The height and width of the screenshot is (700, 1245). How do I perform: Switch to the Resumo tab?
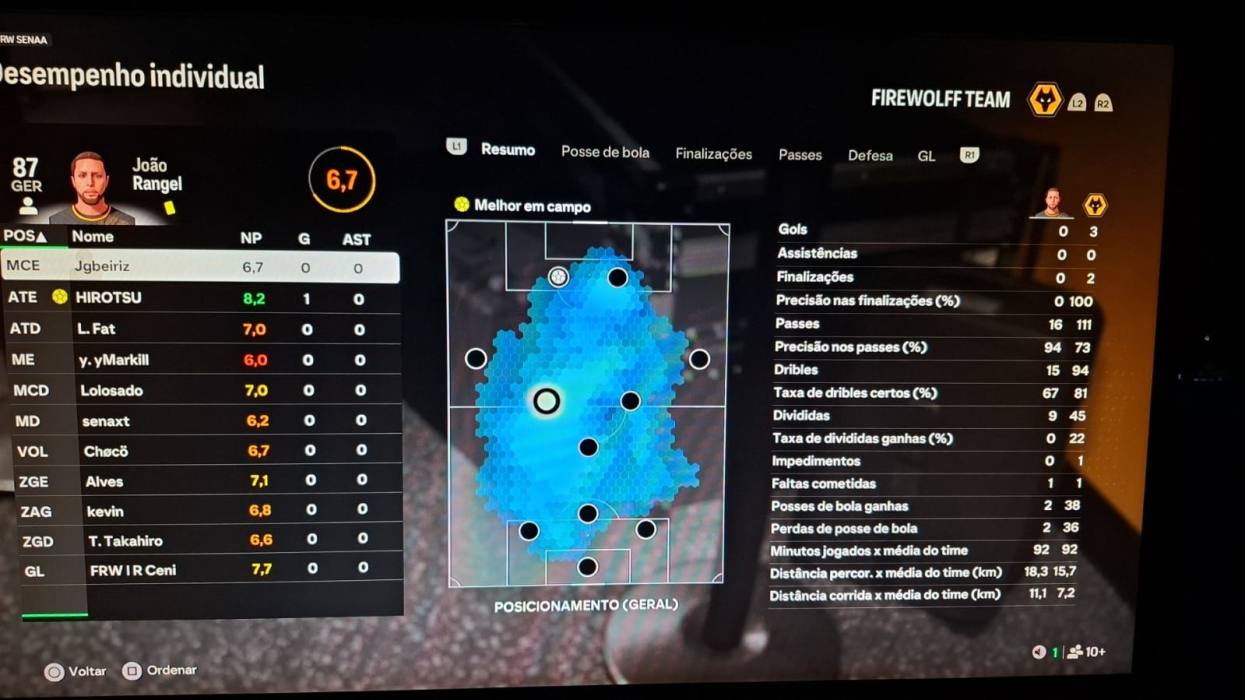pyautogui.click(x=507, y=150)
